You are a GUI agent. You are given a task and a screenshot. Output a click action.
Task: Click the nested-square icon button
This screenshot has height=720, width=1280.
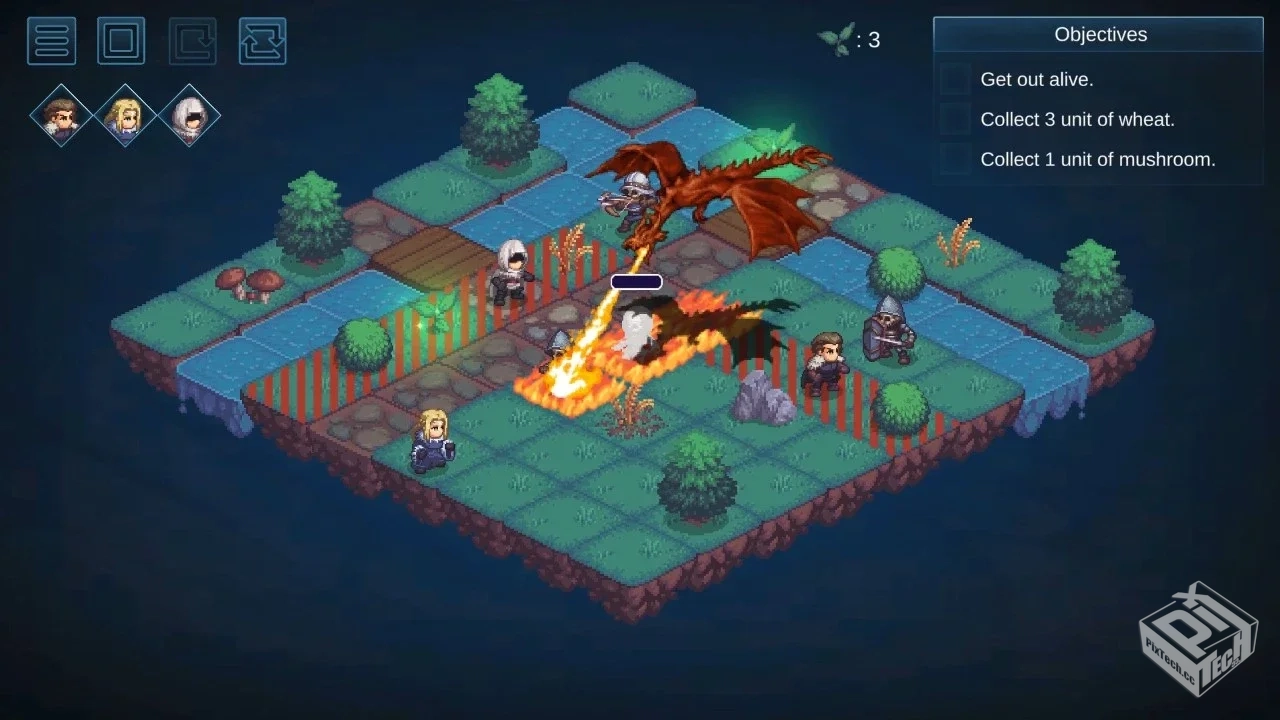click(x=121, y=41)
